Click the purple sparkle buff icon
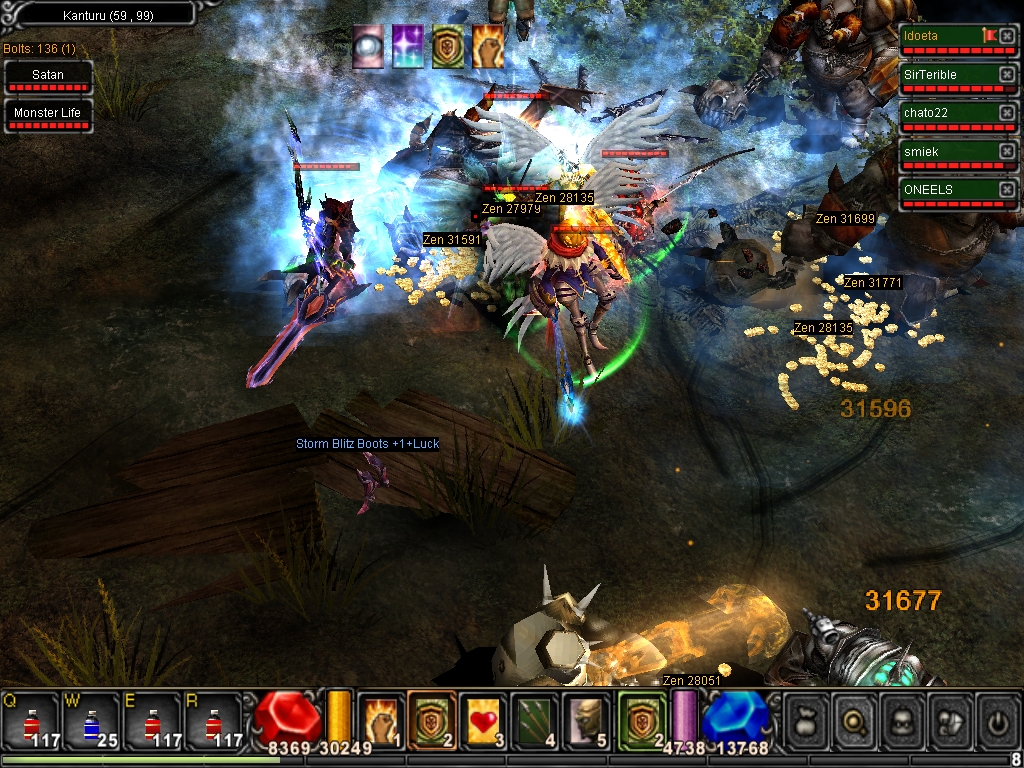 click(x=408, y=48)
